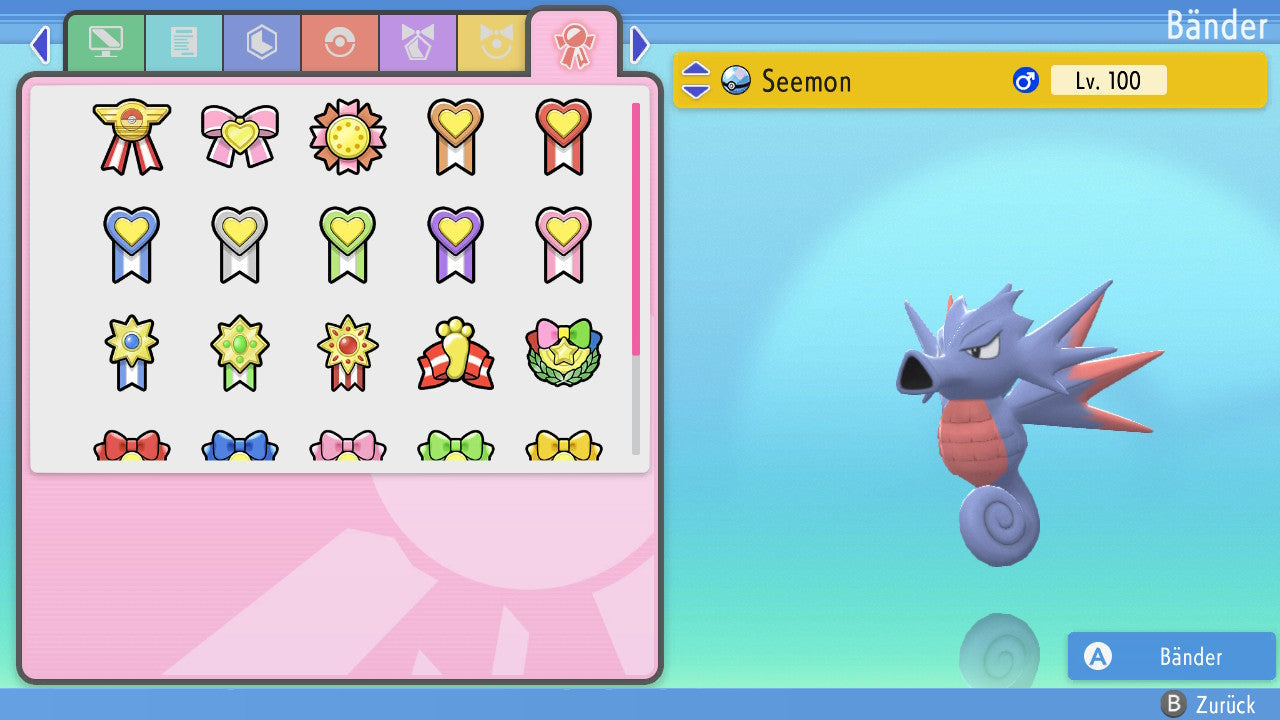Click the right arrow beside the tabs
This screenshot has height=720, width=1280.
(640, 44)
